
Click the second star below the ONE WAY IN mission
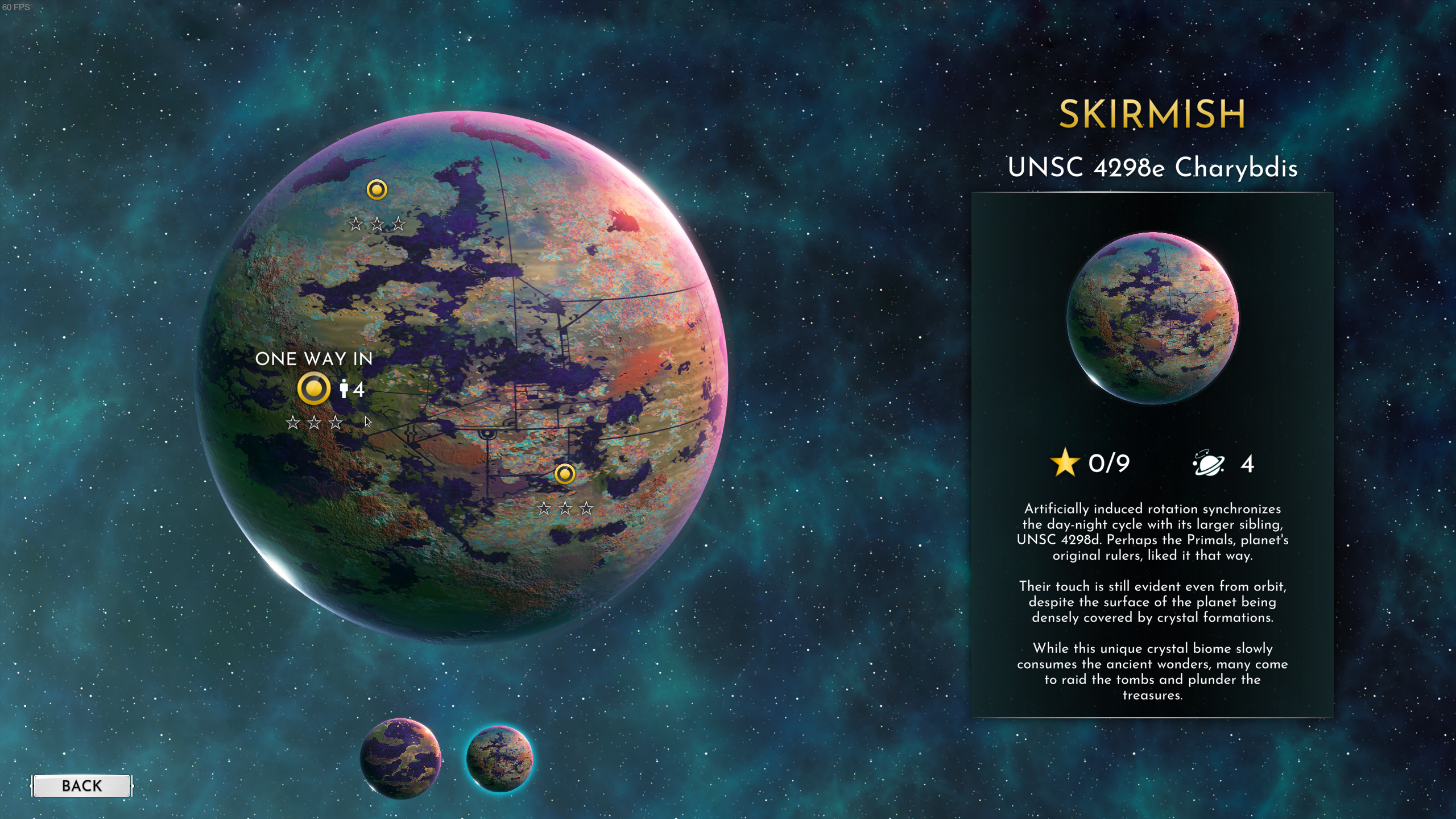click(x=315, y=423)
